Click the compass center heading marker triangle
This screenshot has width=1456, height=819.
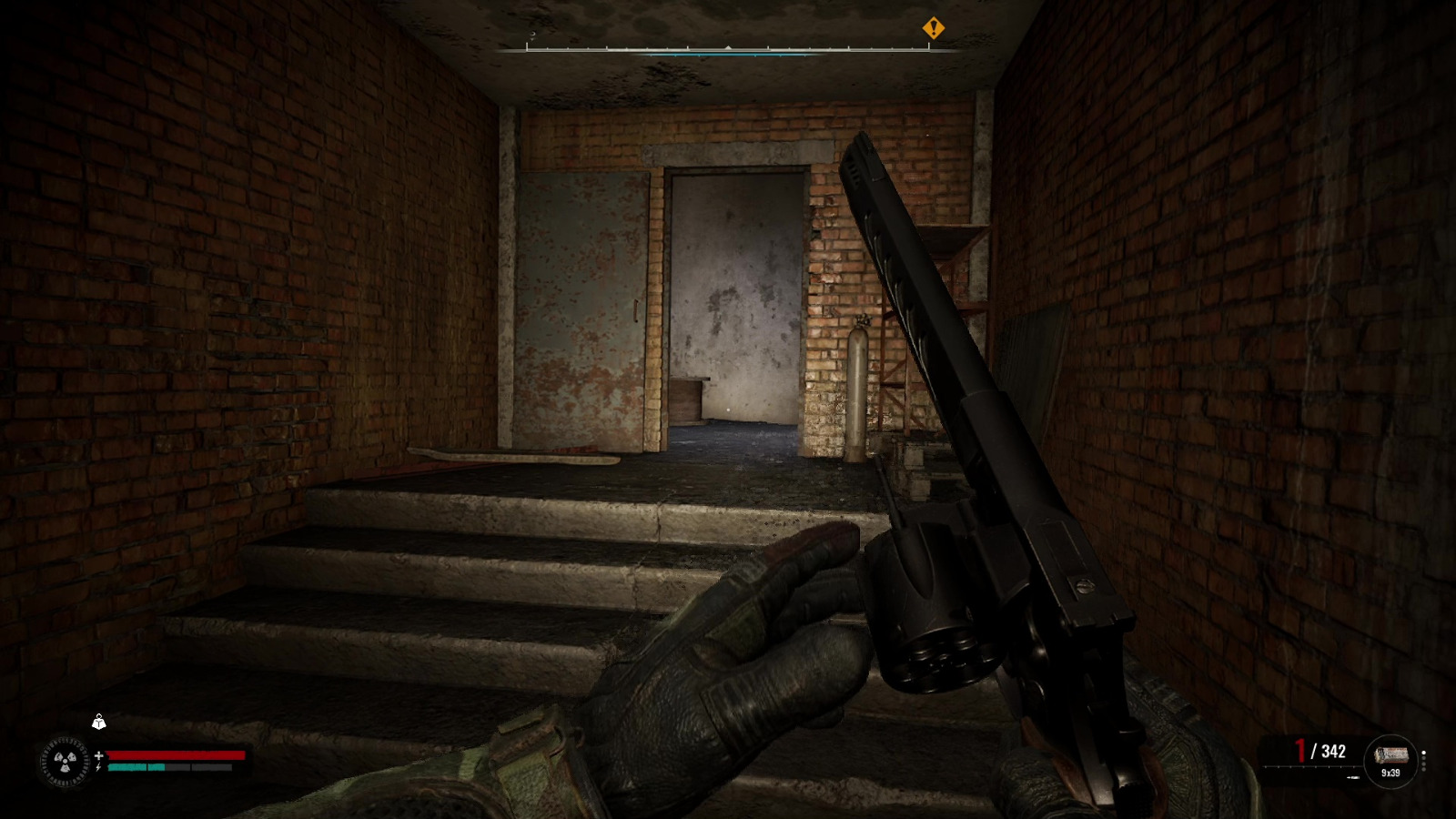coord(728,46)
